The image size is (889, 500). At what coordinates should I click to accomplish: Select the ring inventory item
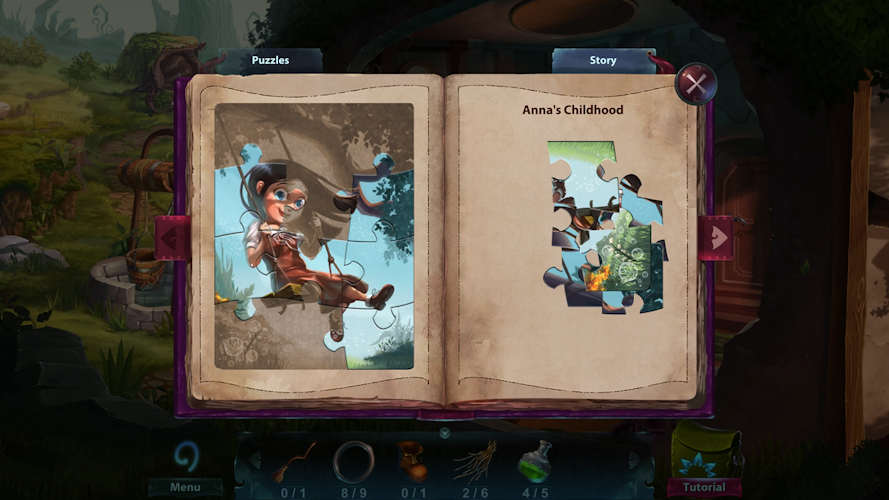coord(353,460)
